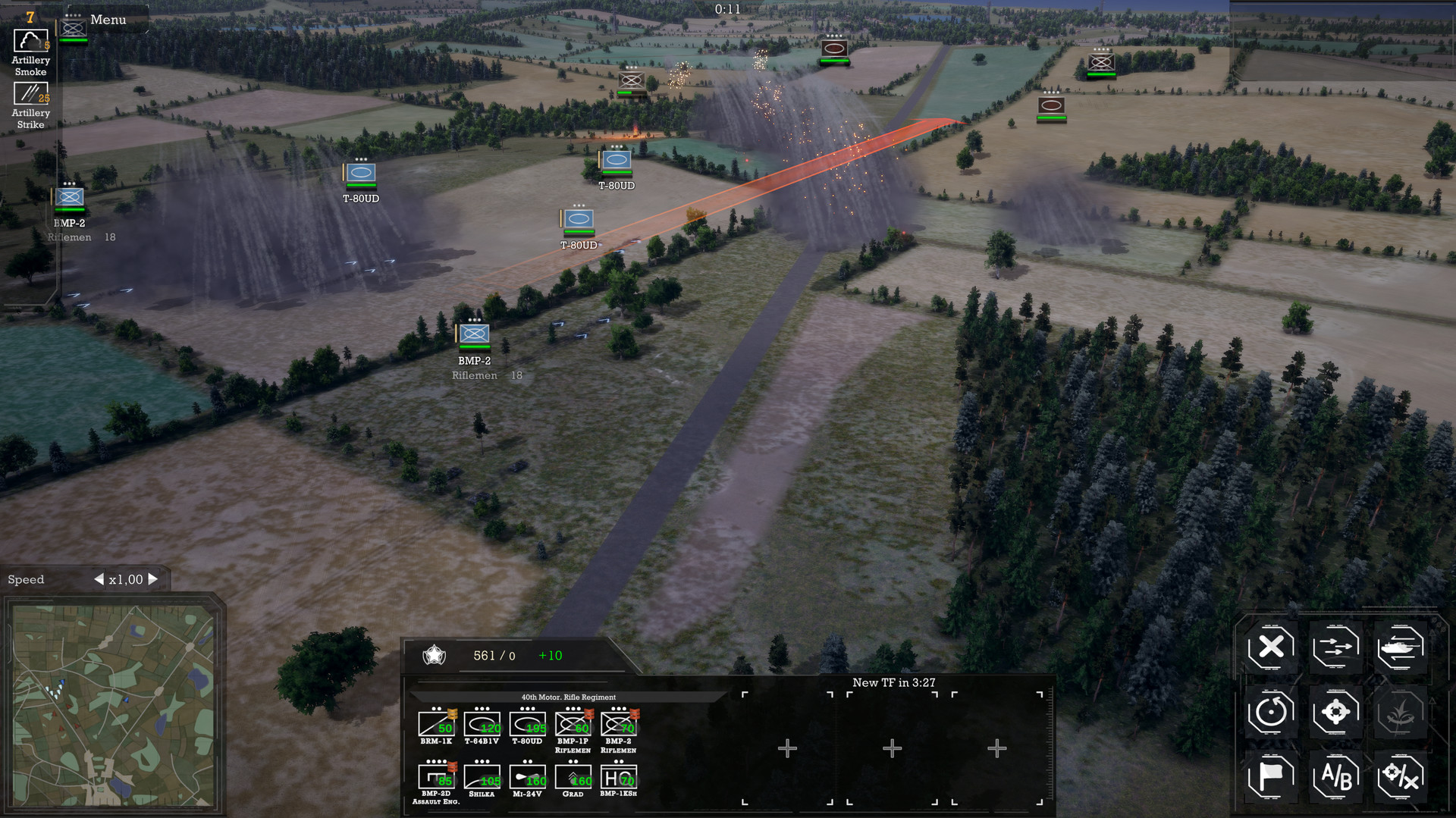Click the speed decrease left arrow
Screen dimensions: 1456x818
[x=99, y=578]
